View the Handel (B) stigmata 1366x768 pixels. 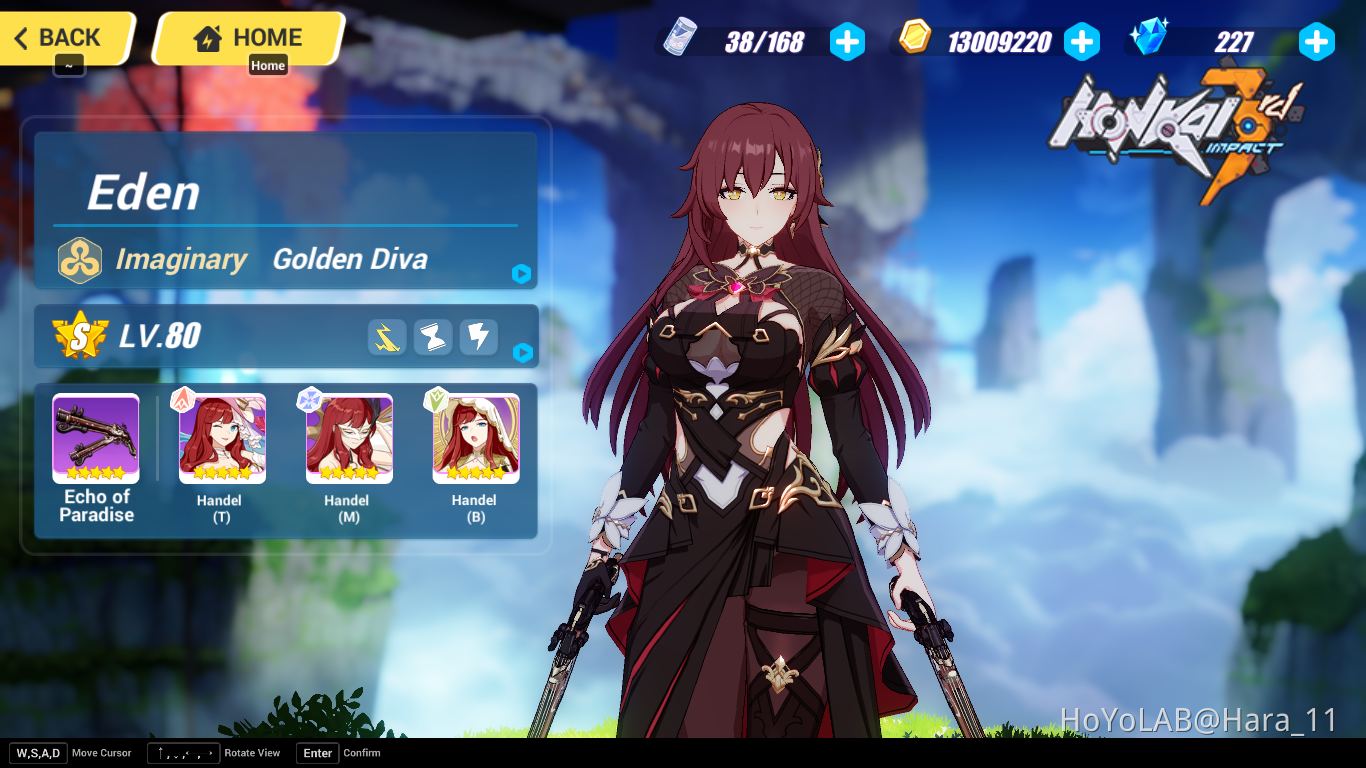pyautogui.click(x=474, y=438)
